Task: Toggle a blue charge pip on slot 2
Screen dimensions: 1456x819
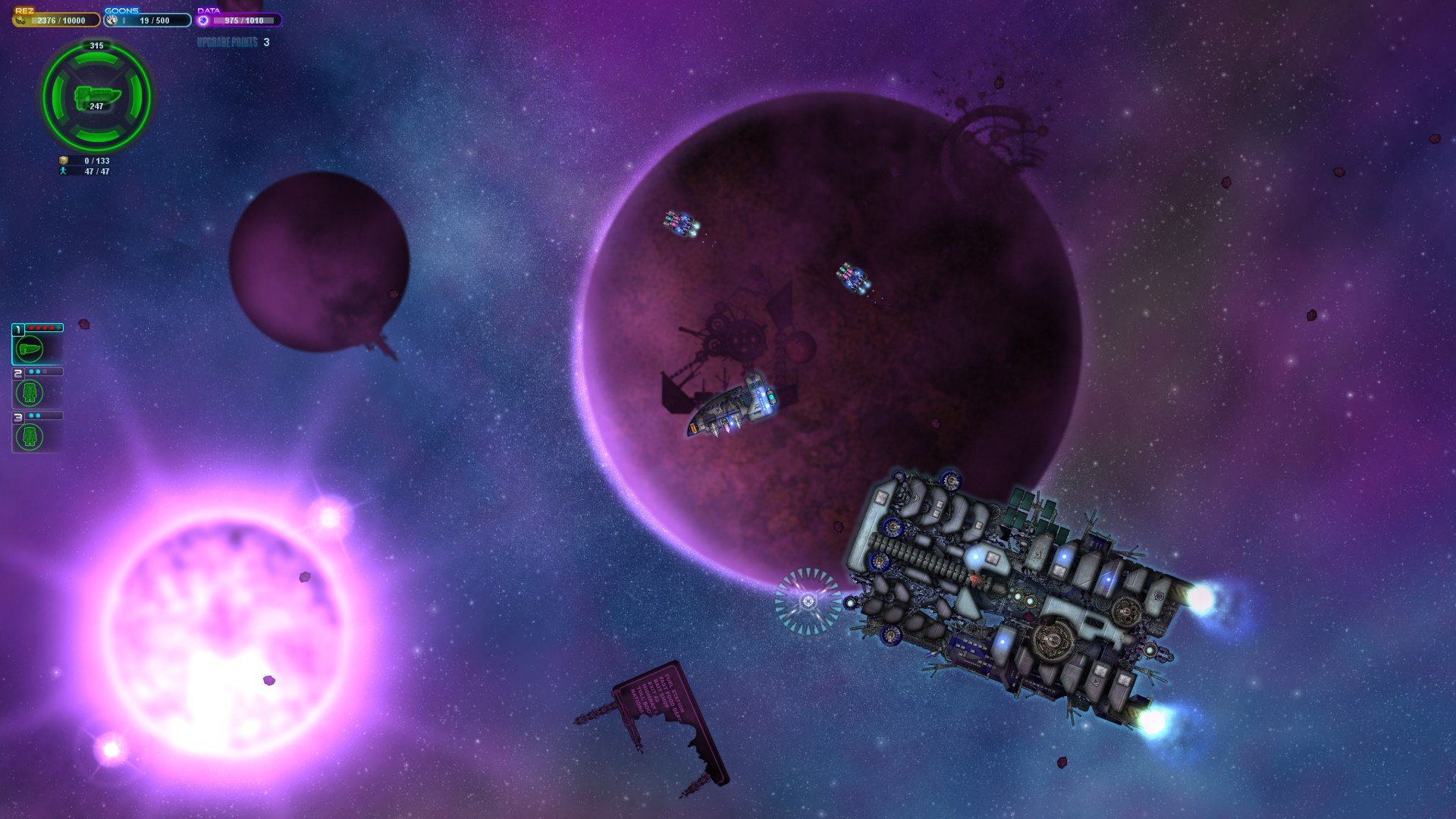Action: pos(32,372)
